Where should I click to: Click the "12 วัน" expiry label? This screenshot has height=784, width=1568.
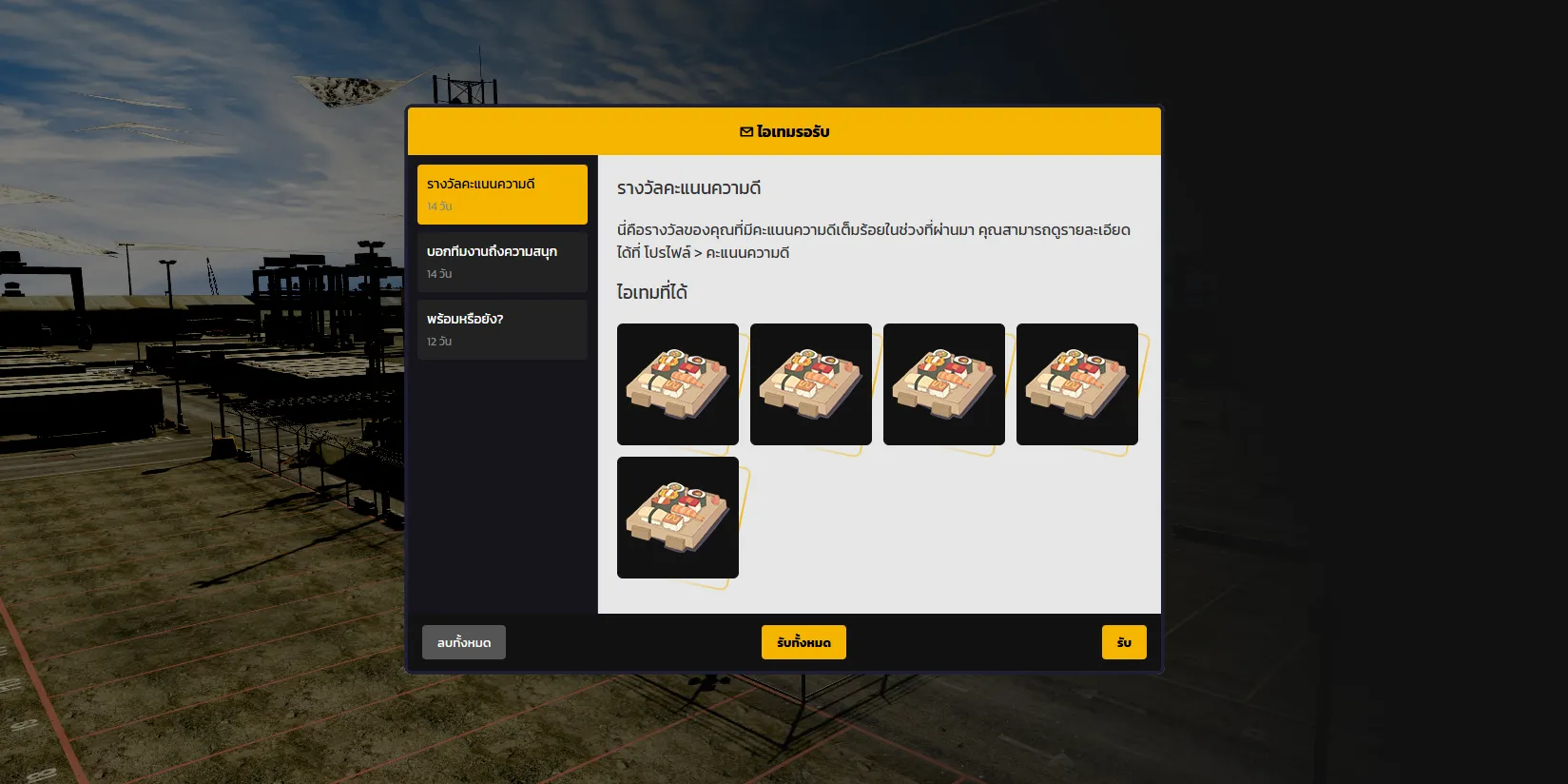tap(438, 341)
